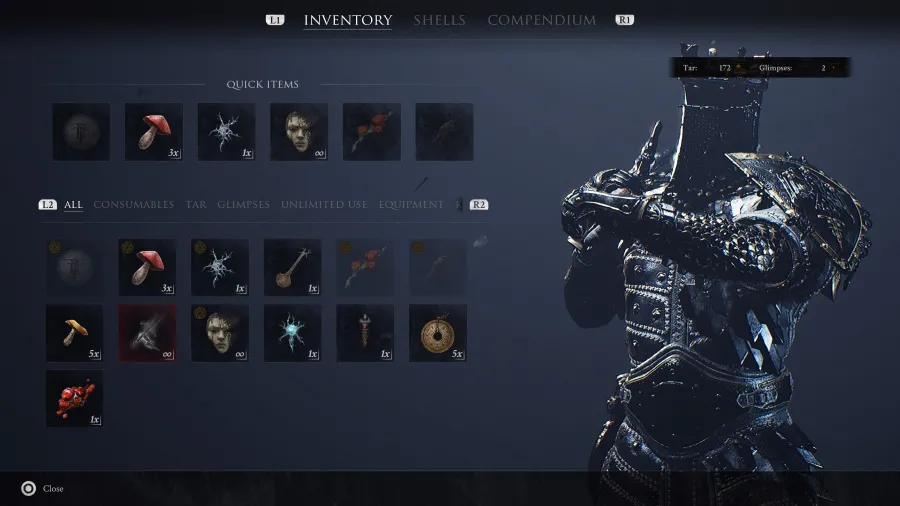This screenshot has width=900, height=506.
Task: Choose the red-highlighted inventory item
Action: pyautogui.click(x=147, y=333)
